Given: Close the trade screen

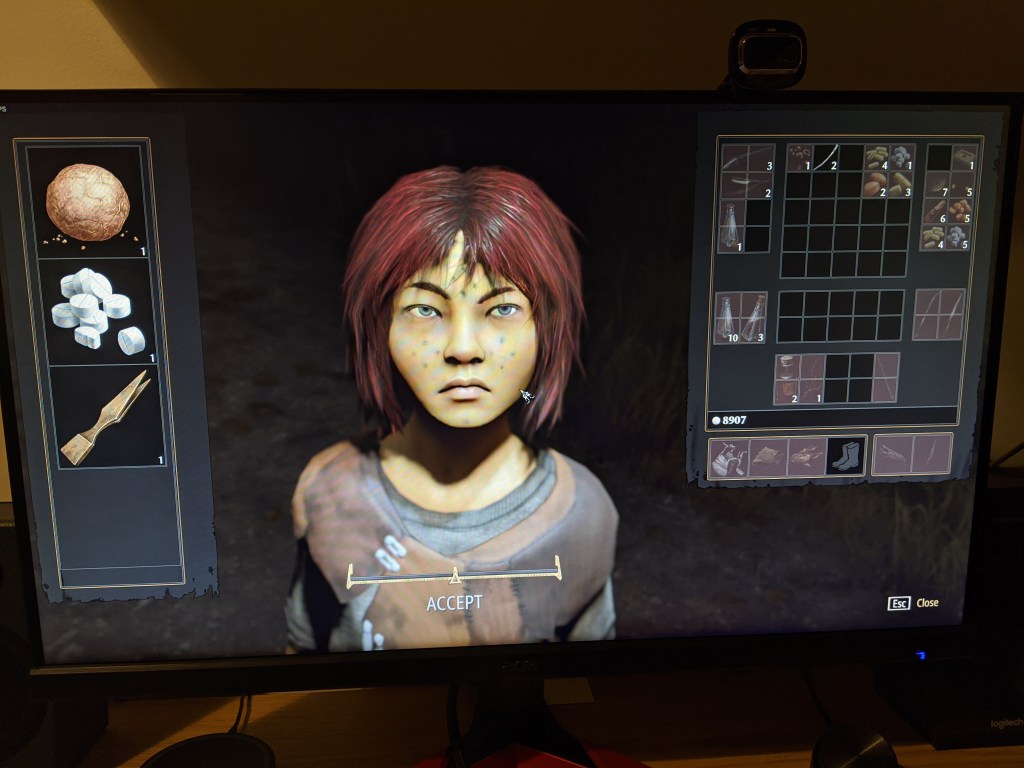Looking at the screenshot, I should point(915,603).
